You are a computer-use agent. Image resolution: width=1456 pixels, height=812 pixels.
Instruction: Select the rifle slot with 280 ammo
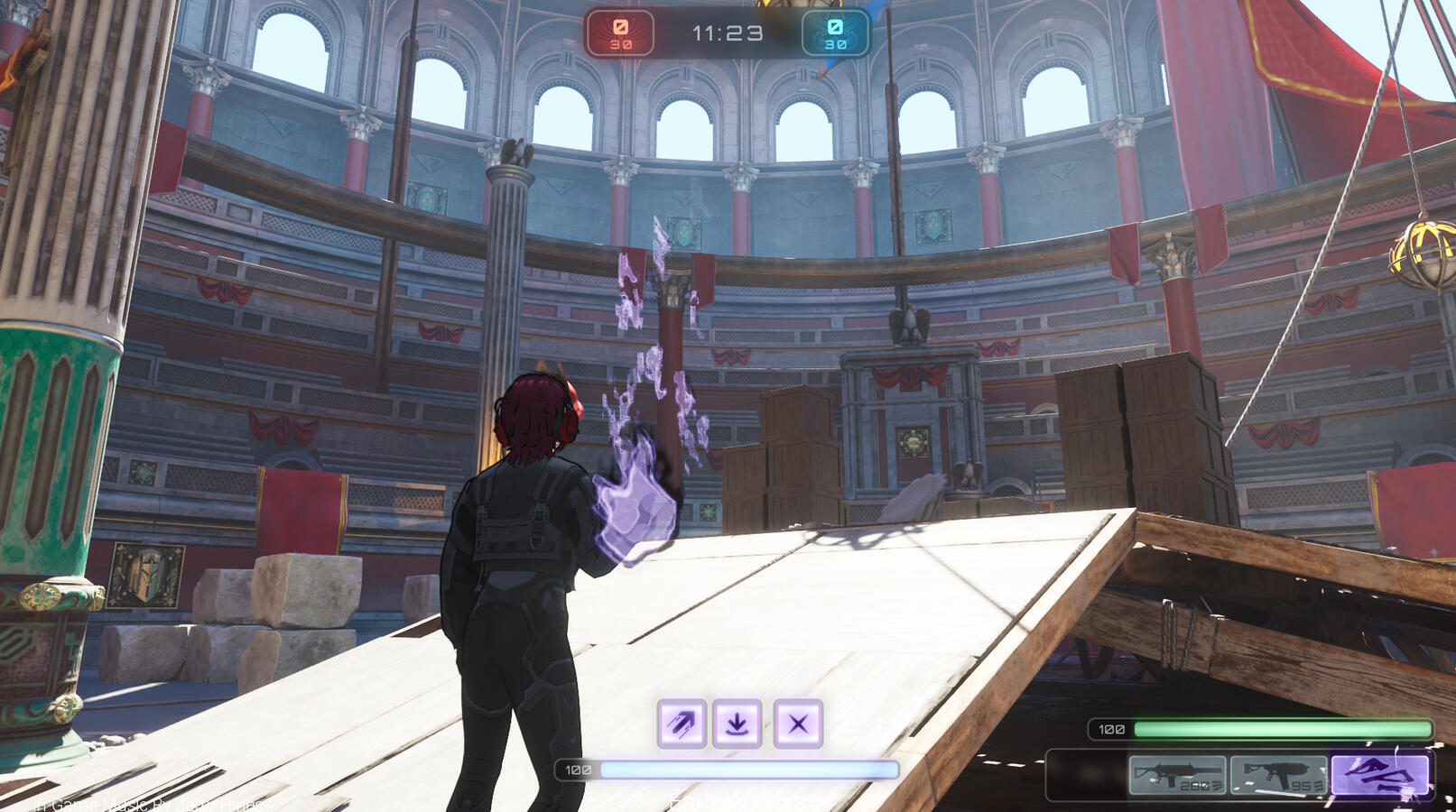coord(1177,775)
